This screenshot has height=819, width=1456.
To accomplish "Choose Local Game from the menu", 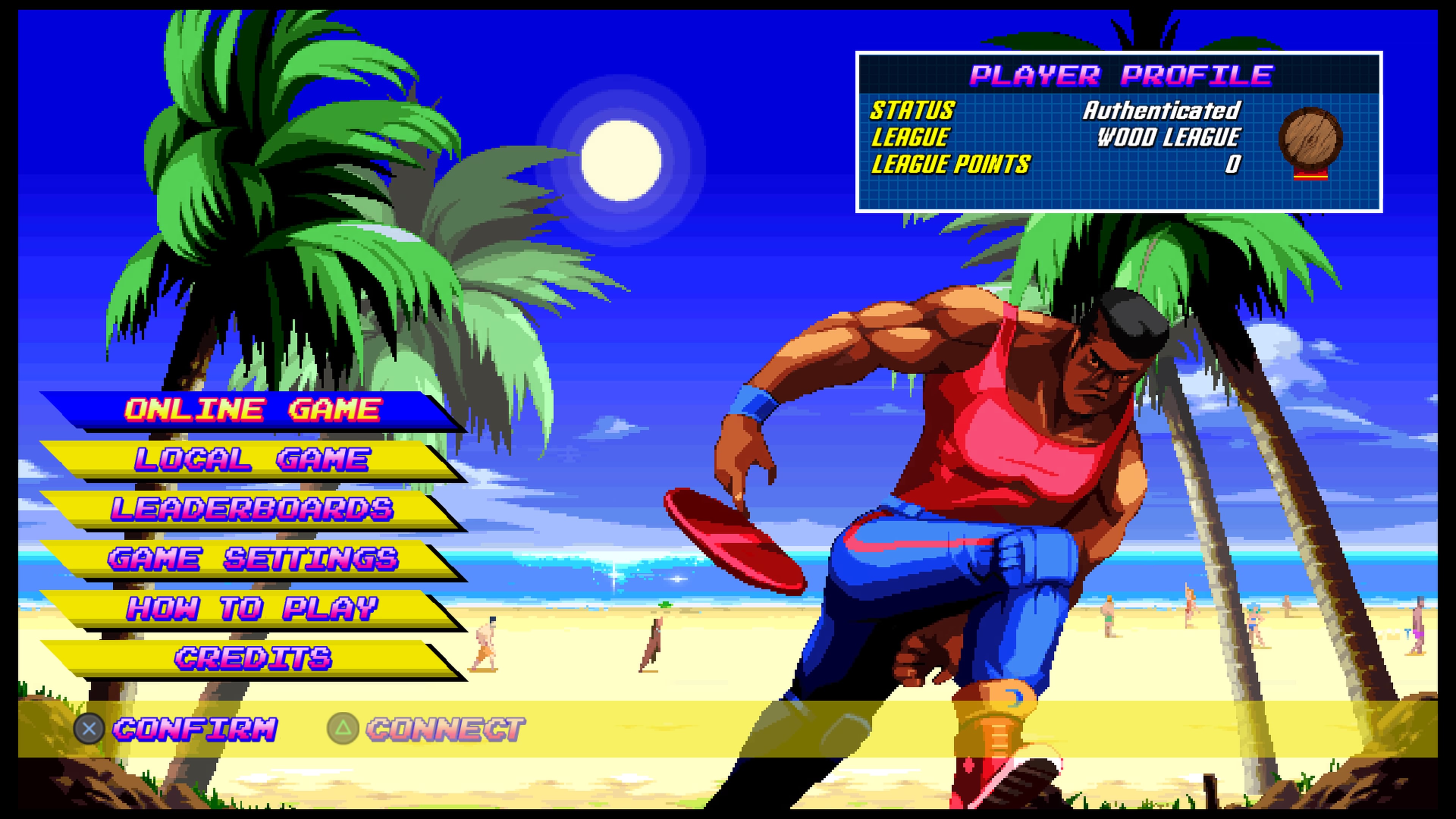I will [252, 459].
